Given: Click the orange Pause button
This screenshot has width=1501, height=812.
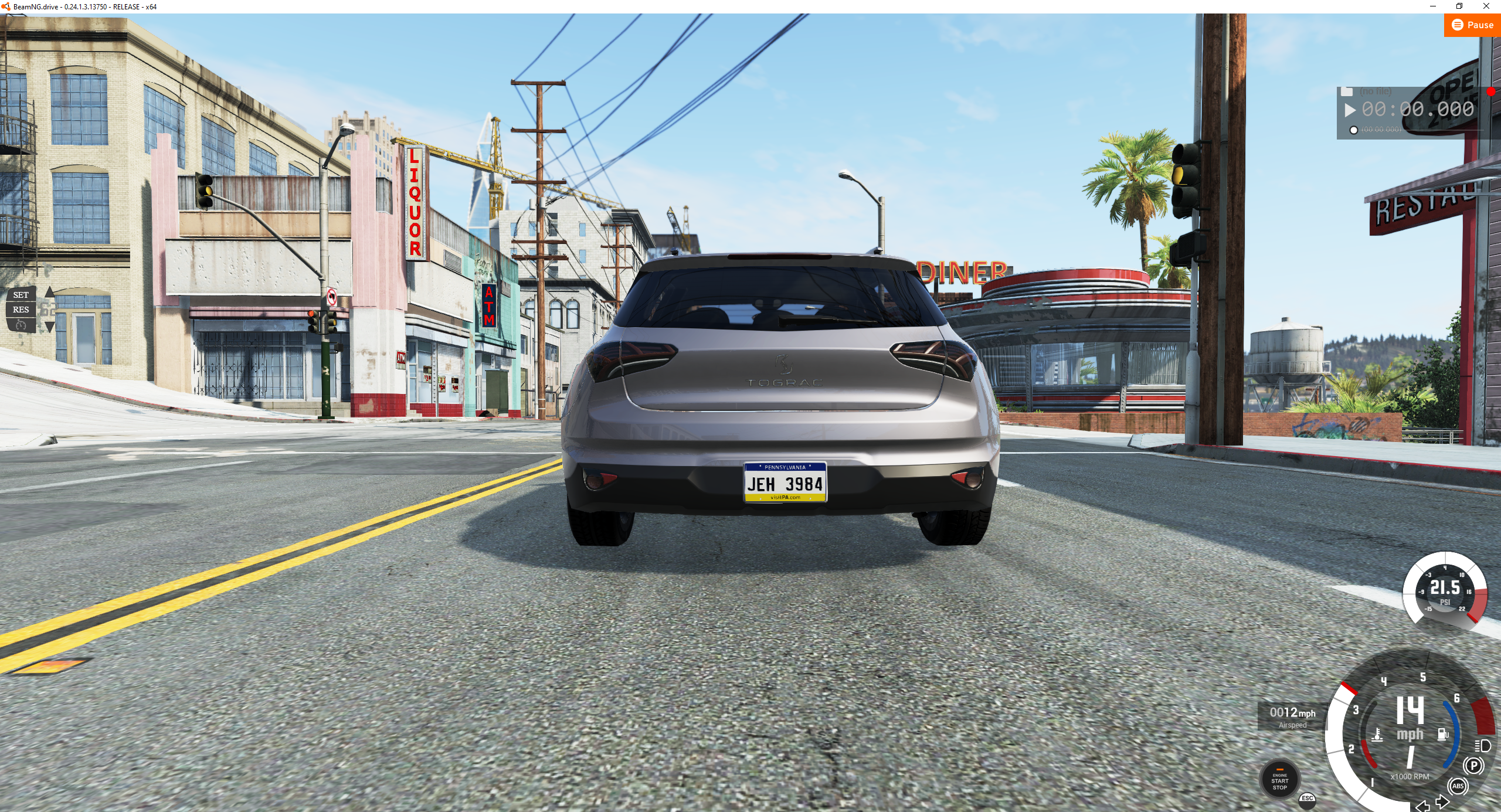Looking at the screenshot, I should pyautogui.click(x=1472, y=25).
